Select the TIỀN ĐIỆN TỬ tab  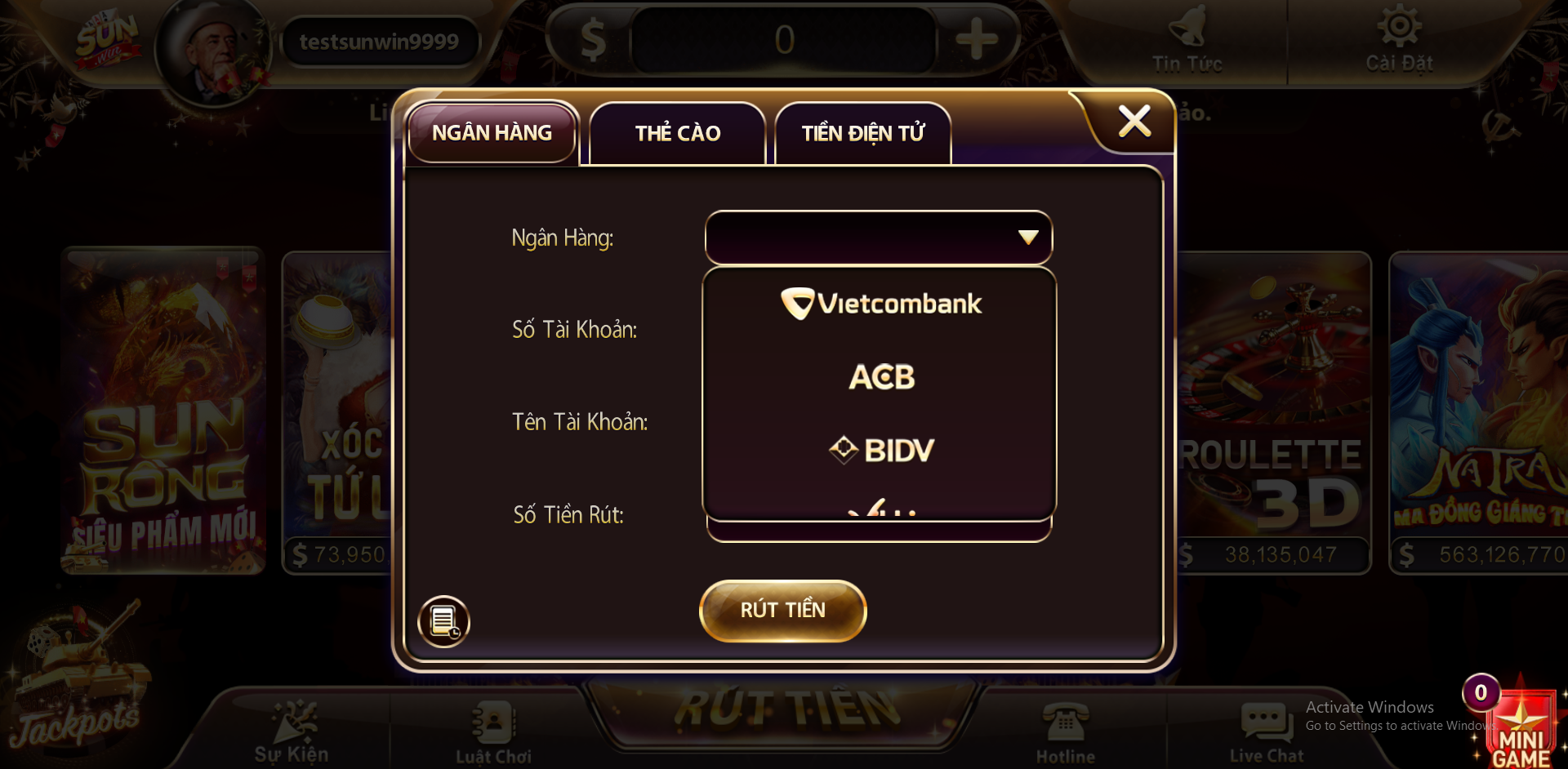(x=862, y=134)
